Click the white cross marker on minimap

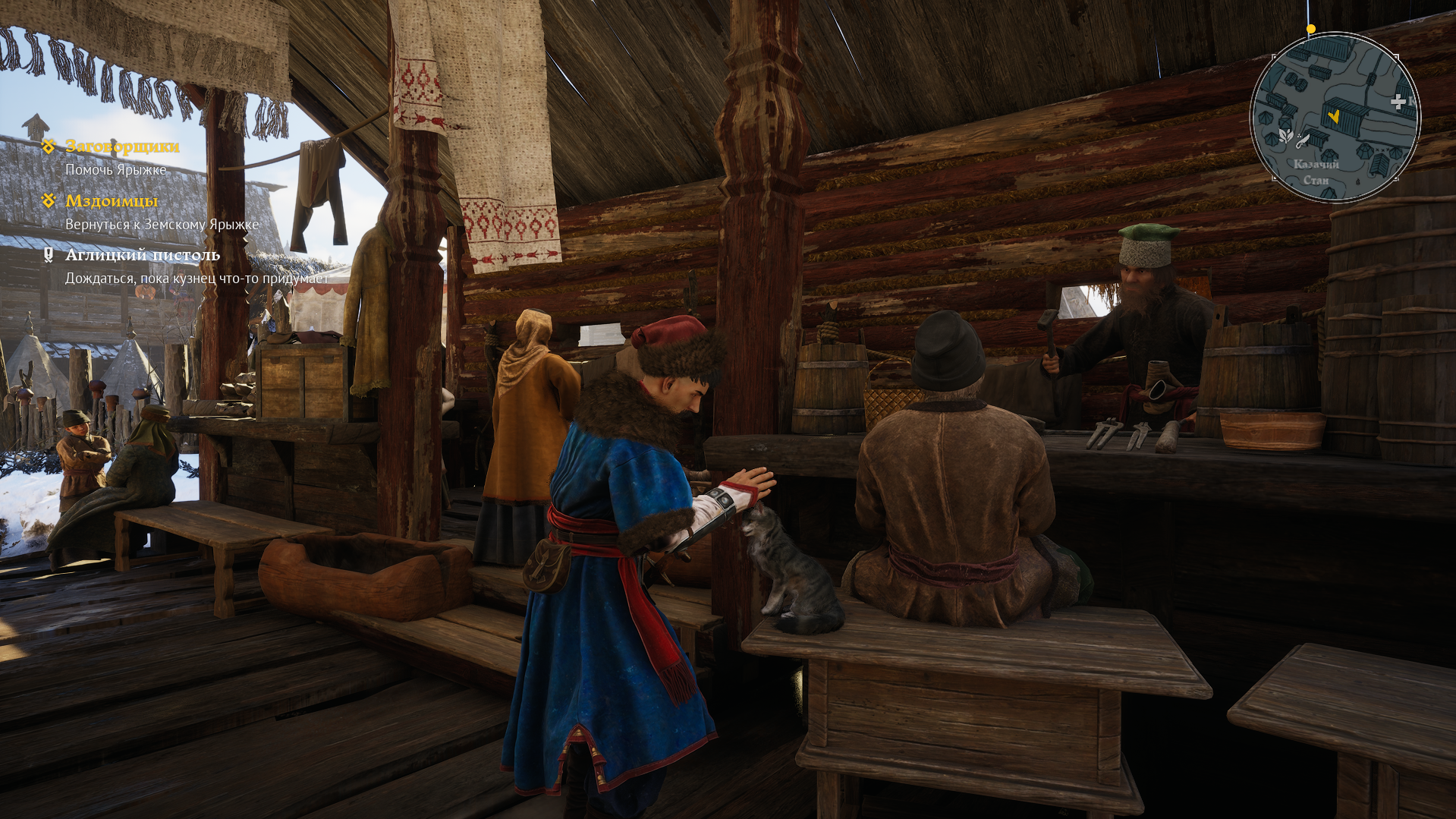click(1398, 102)
